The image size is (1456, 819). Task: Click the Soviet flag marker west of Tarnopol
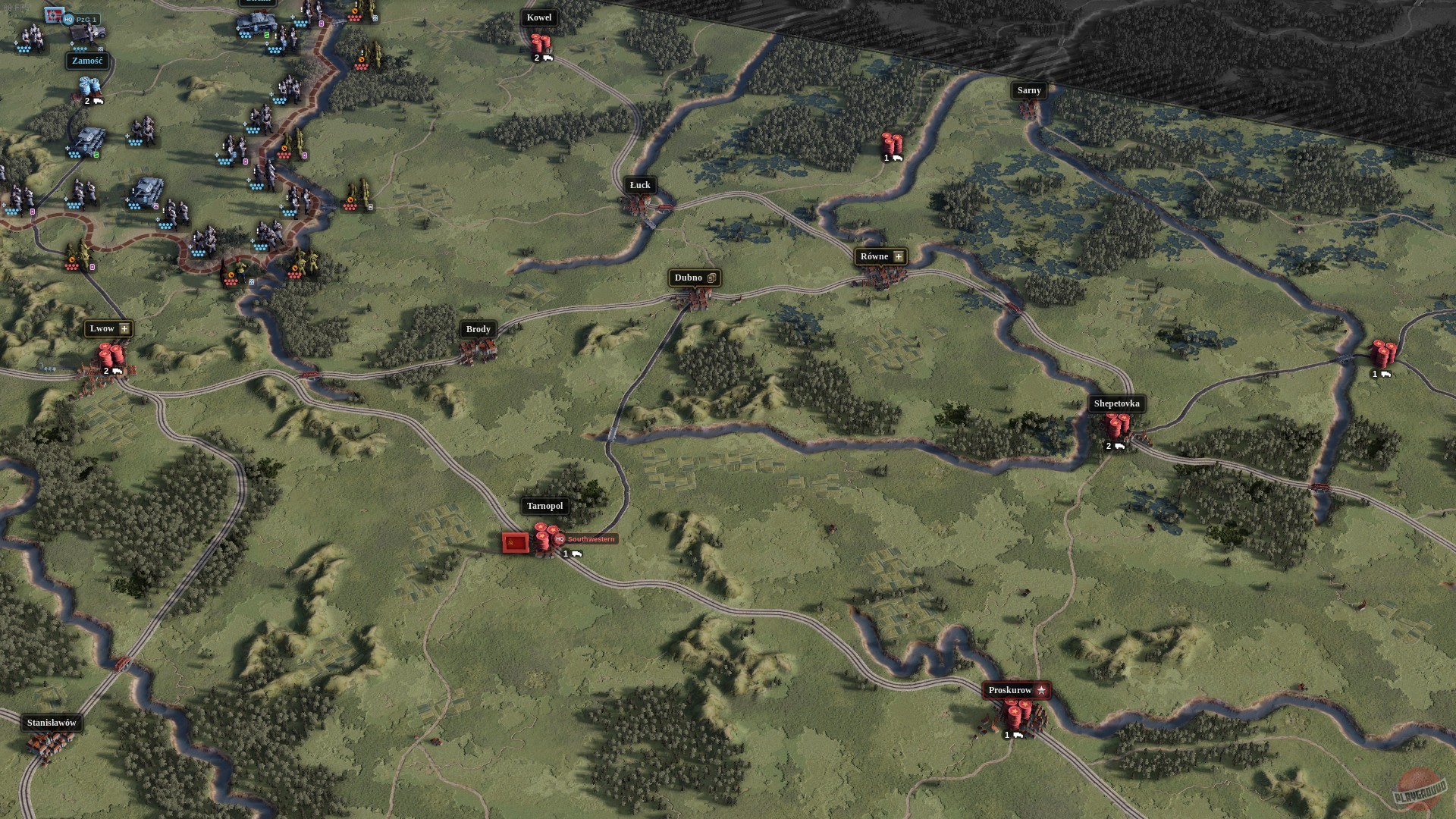tap(514, 543)
